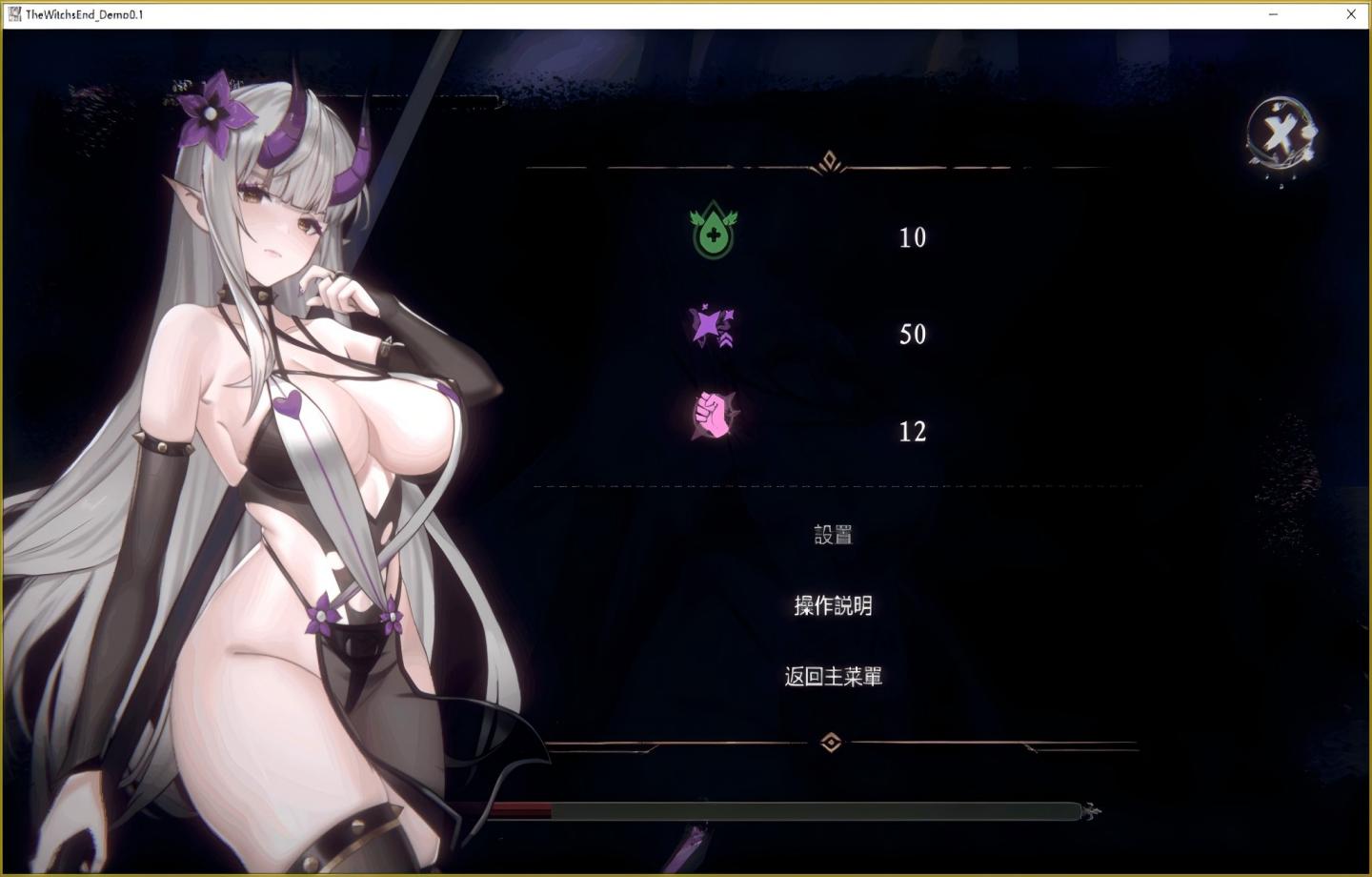This screenshot has height=877, width=1372.
Task: Click the diamond ornament above the stats
Action: click(828, 161)
